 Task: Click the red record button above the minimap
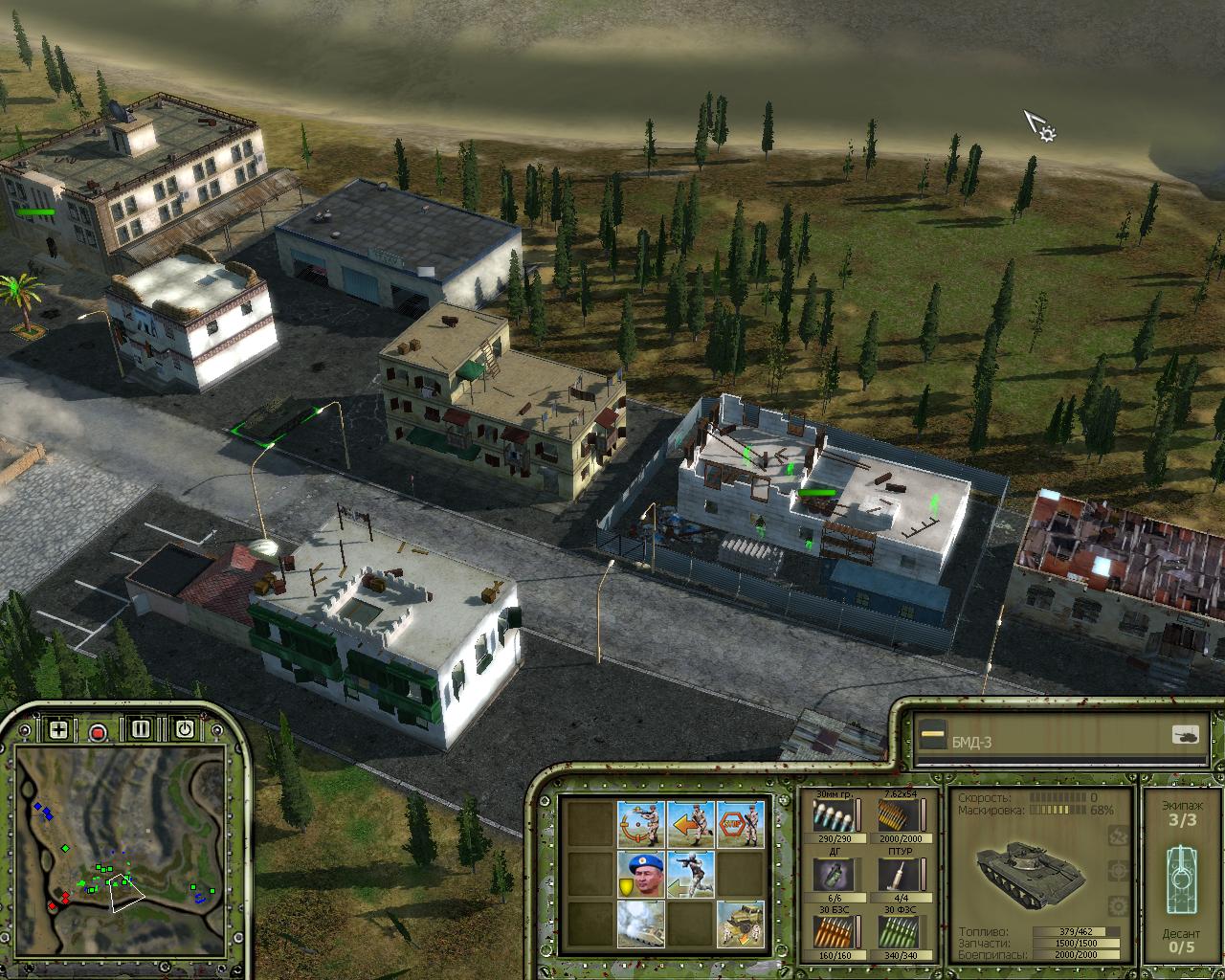(x=98, y=732)
